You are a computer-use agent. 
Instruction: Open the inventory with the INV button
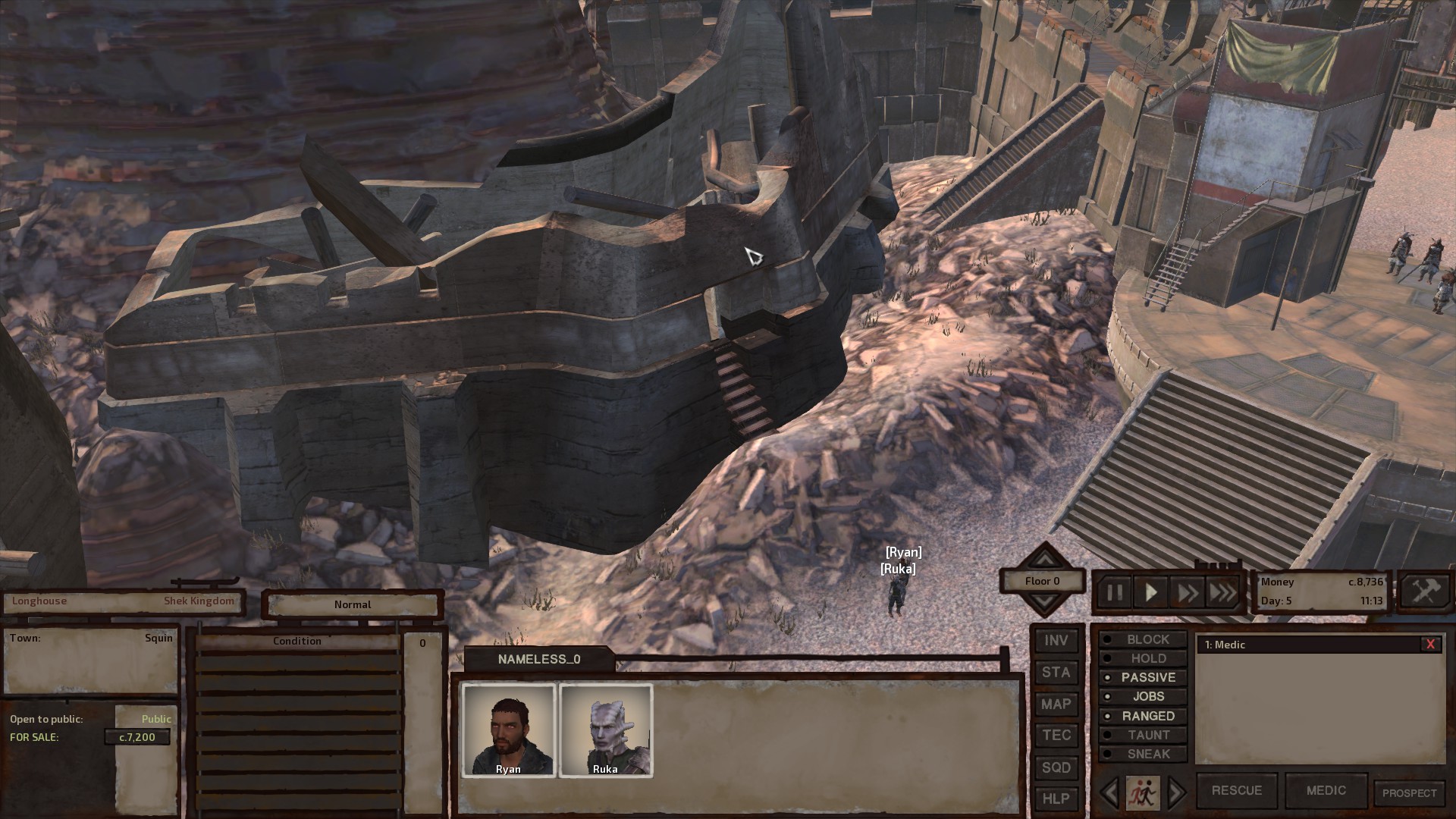coord(1056,640)
